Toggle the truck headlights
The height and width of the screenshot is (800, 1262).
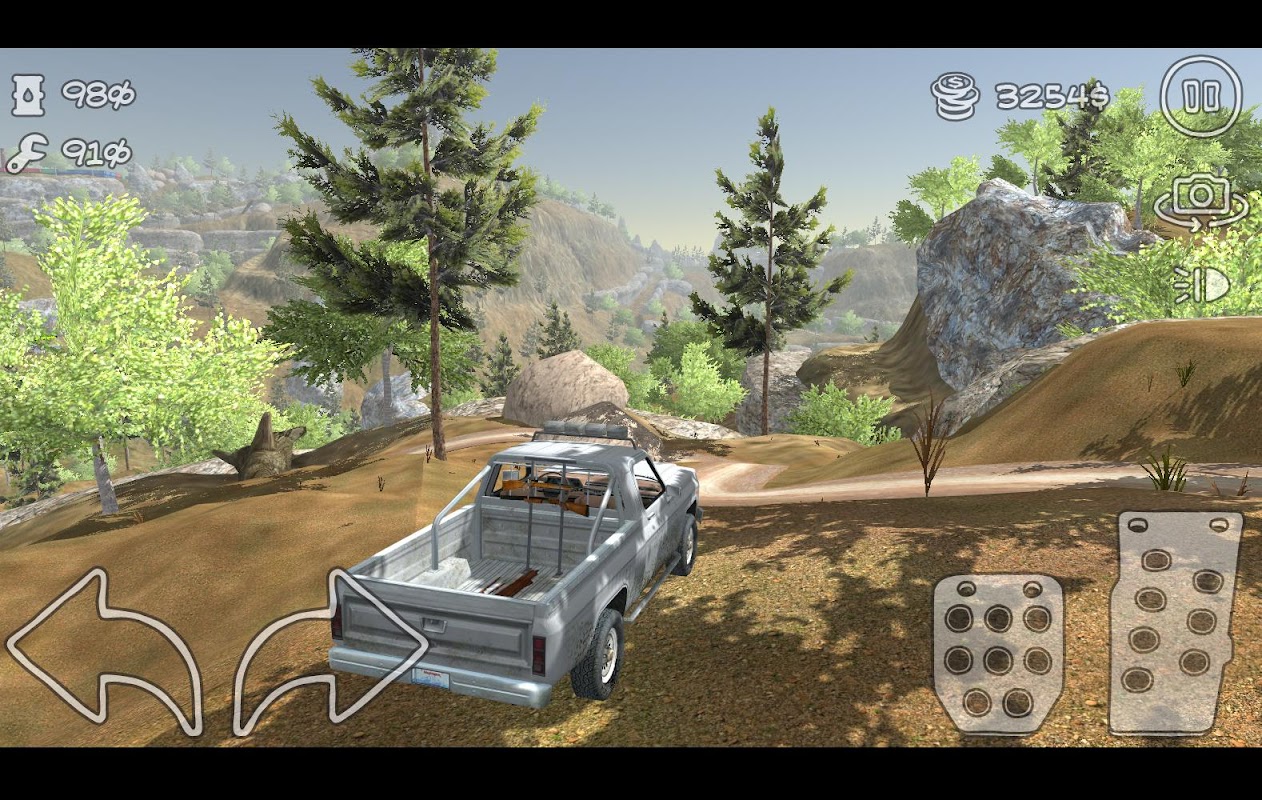click(1201, 285)
